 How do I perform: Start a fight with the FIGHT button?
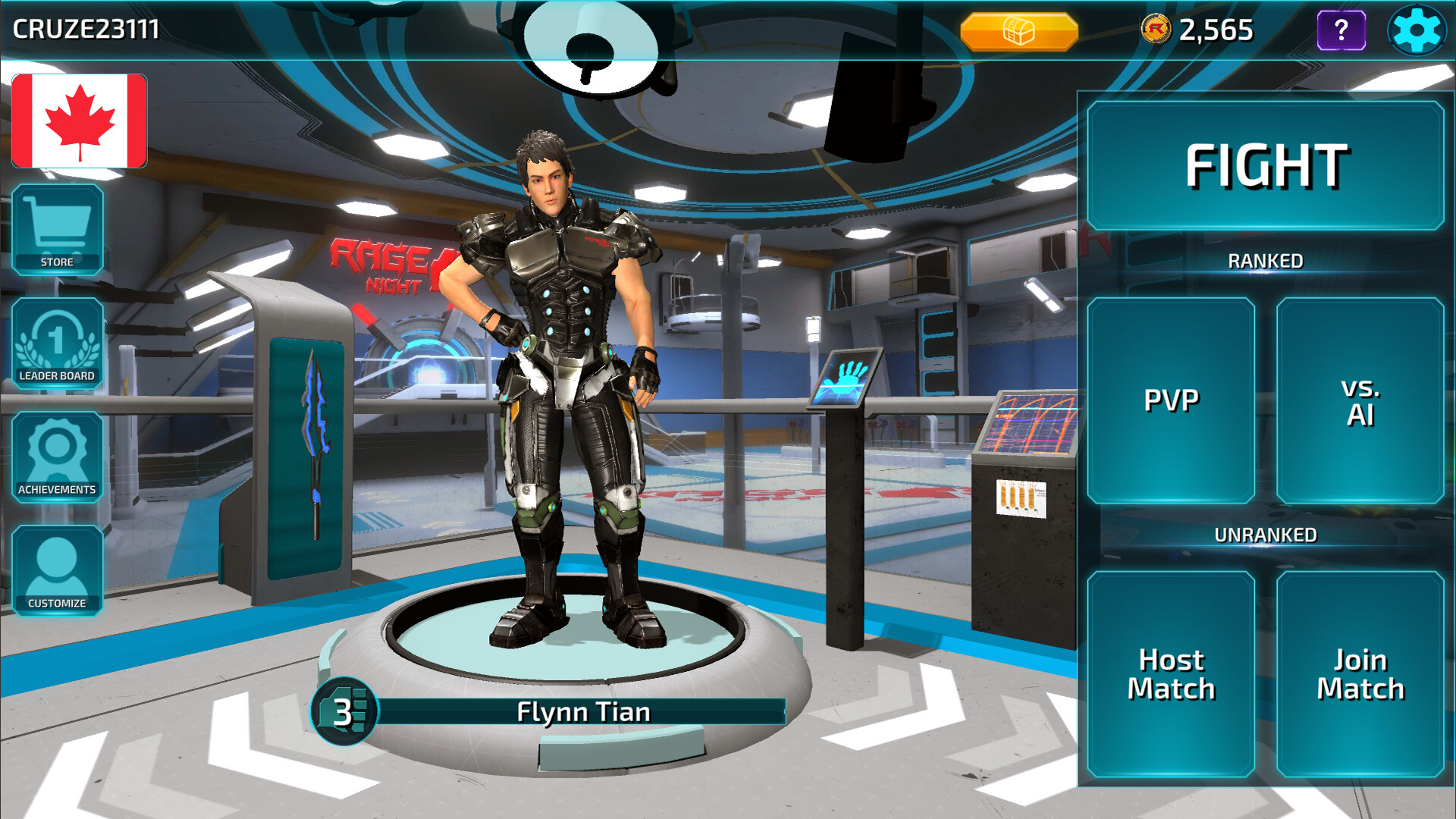pos(1265,166)
